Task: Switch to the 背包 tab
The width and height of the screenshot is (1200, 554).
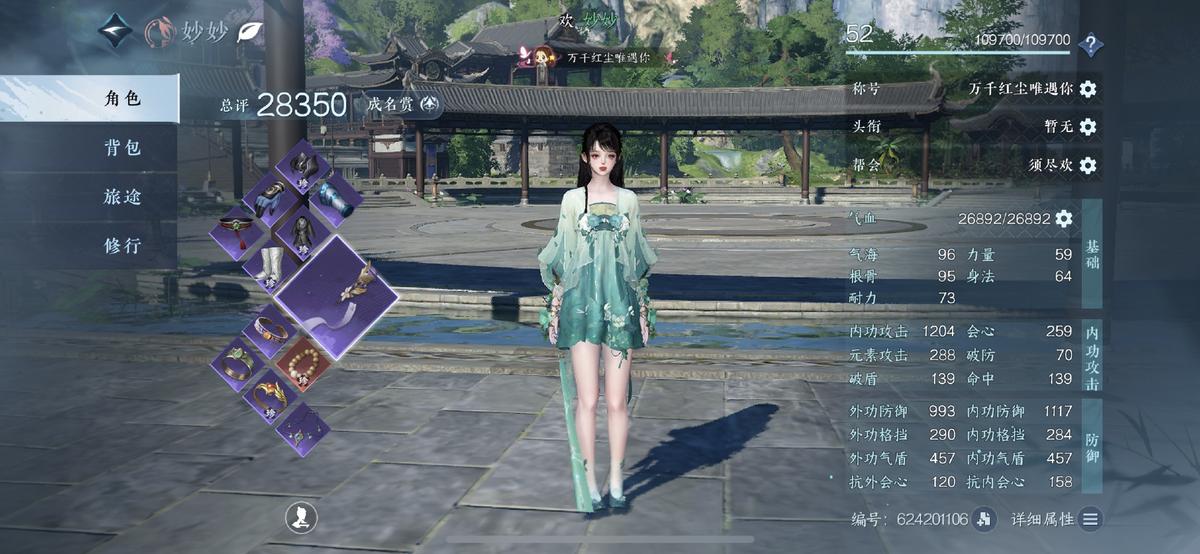Action: 122,148
